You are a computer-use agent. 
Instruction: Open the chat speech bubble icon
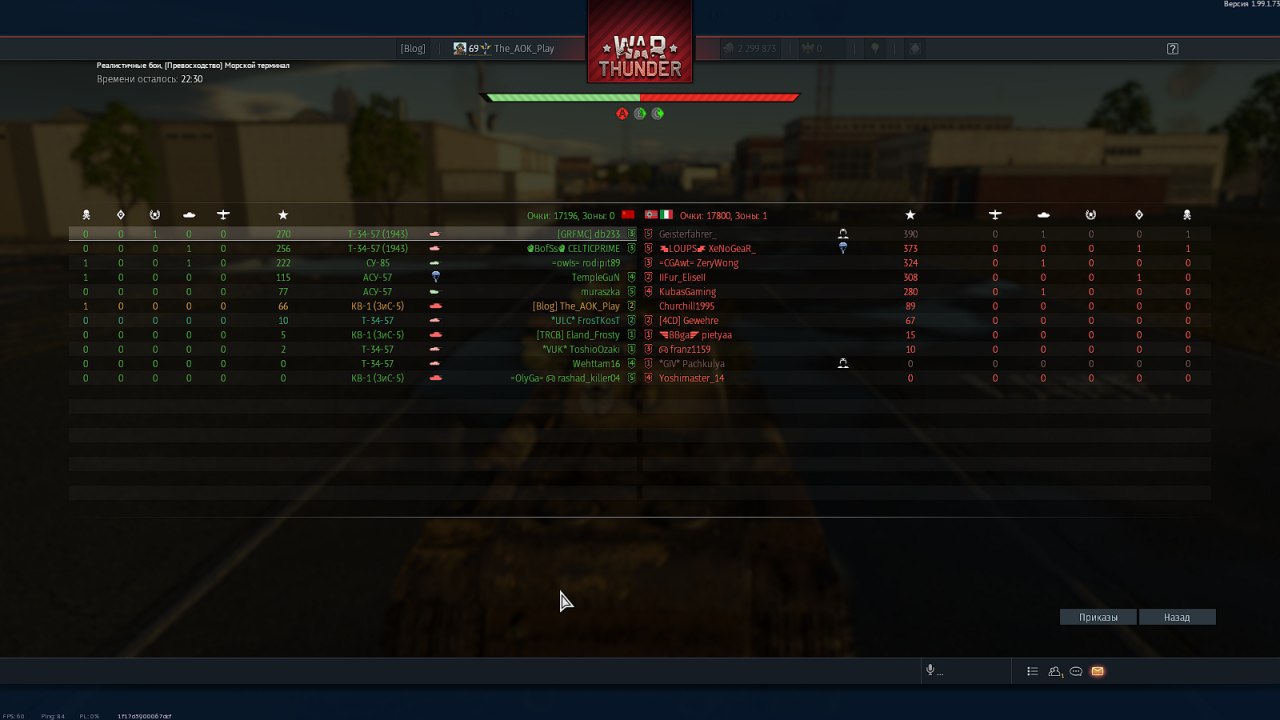tap(1076, 671)
